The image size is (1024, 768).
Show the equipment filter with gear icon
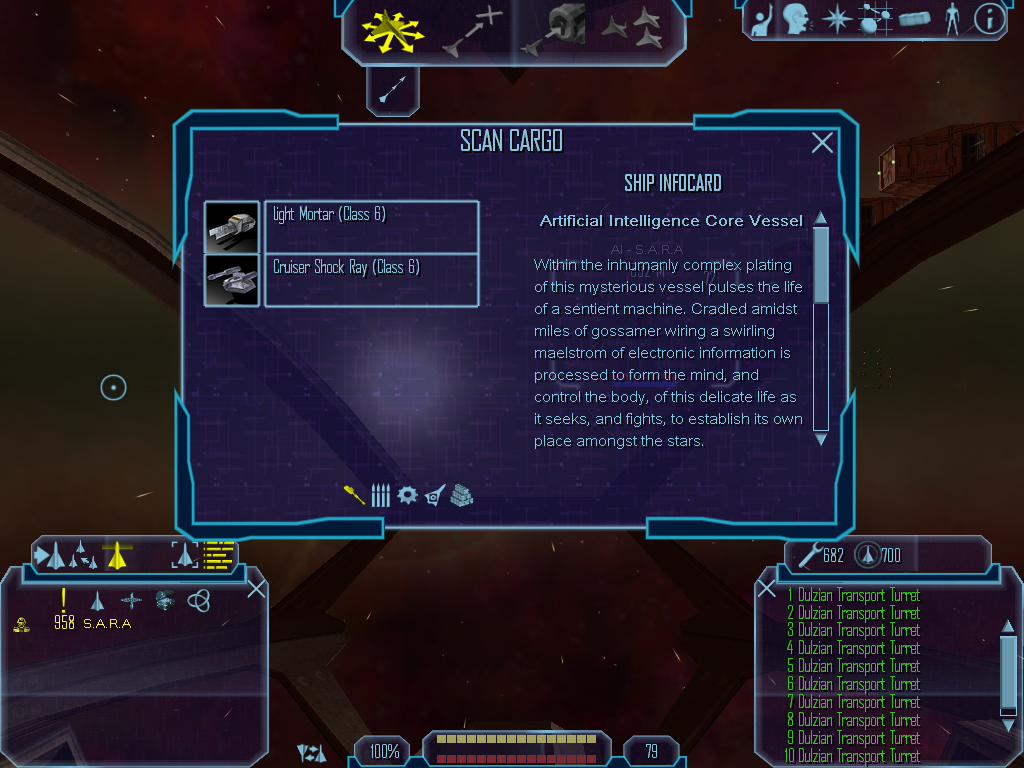[407, 495]
